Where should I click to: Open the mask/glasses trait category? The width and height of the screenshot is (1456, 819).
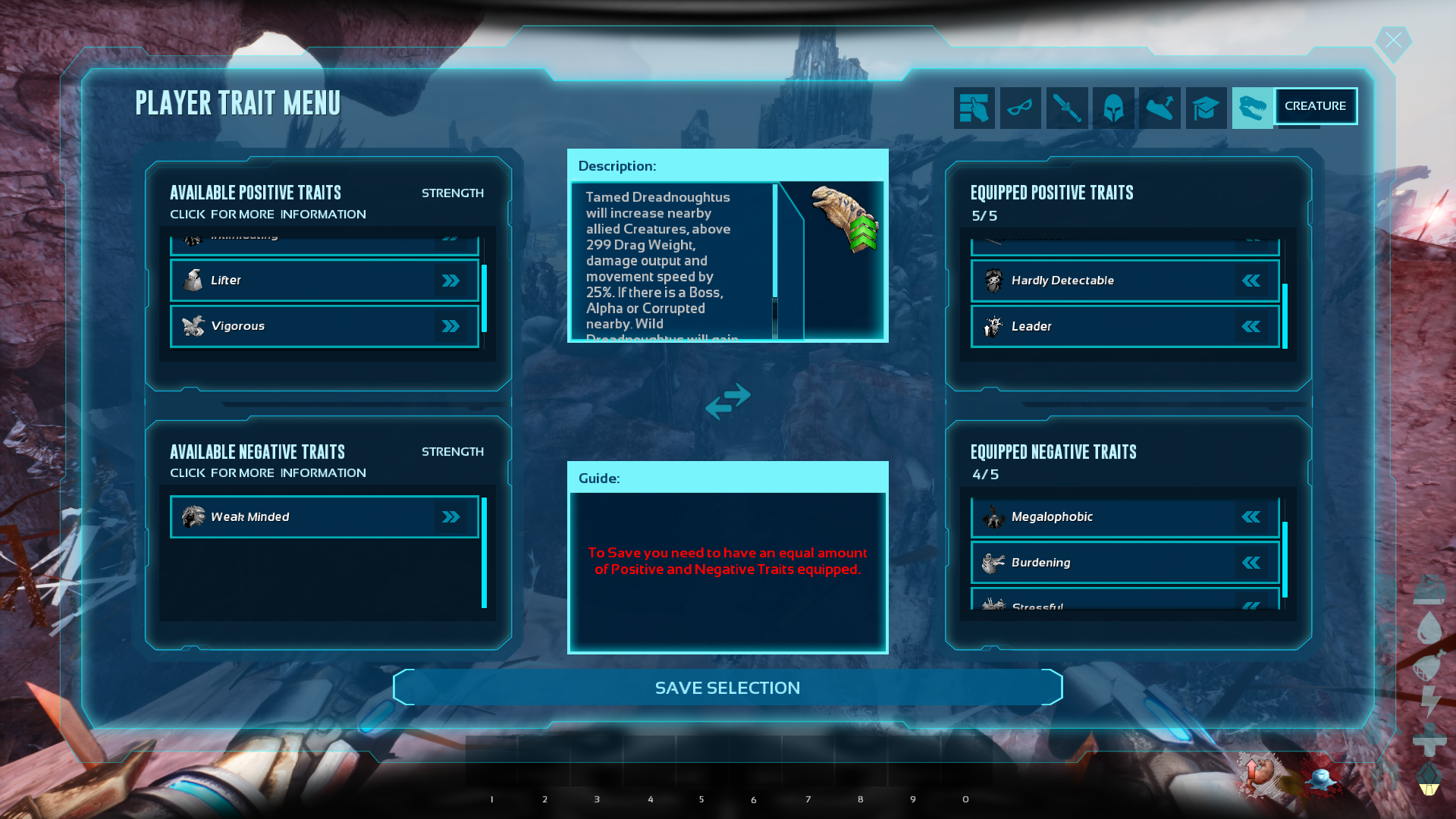pos(1020,107)
